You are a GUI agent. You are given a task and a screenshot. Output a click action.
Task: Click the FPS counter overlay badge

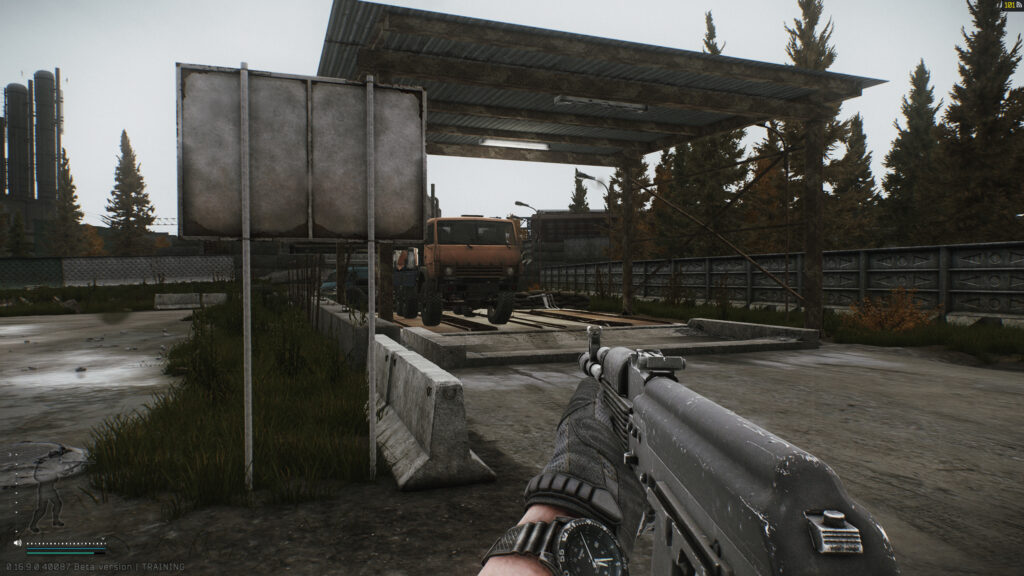pos(1008,6)
